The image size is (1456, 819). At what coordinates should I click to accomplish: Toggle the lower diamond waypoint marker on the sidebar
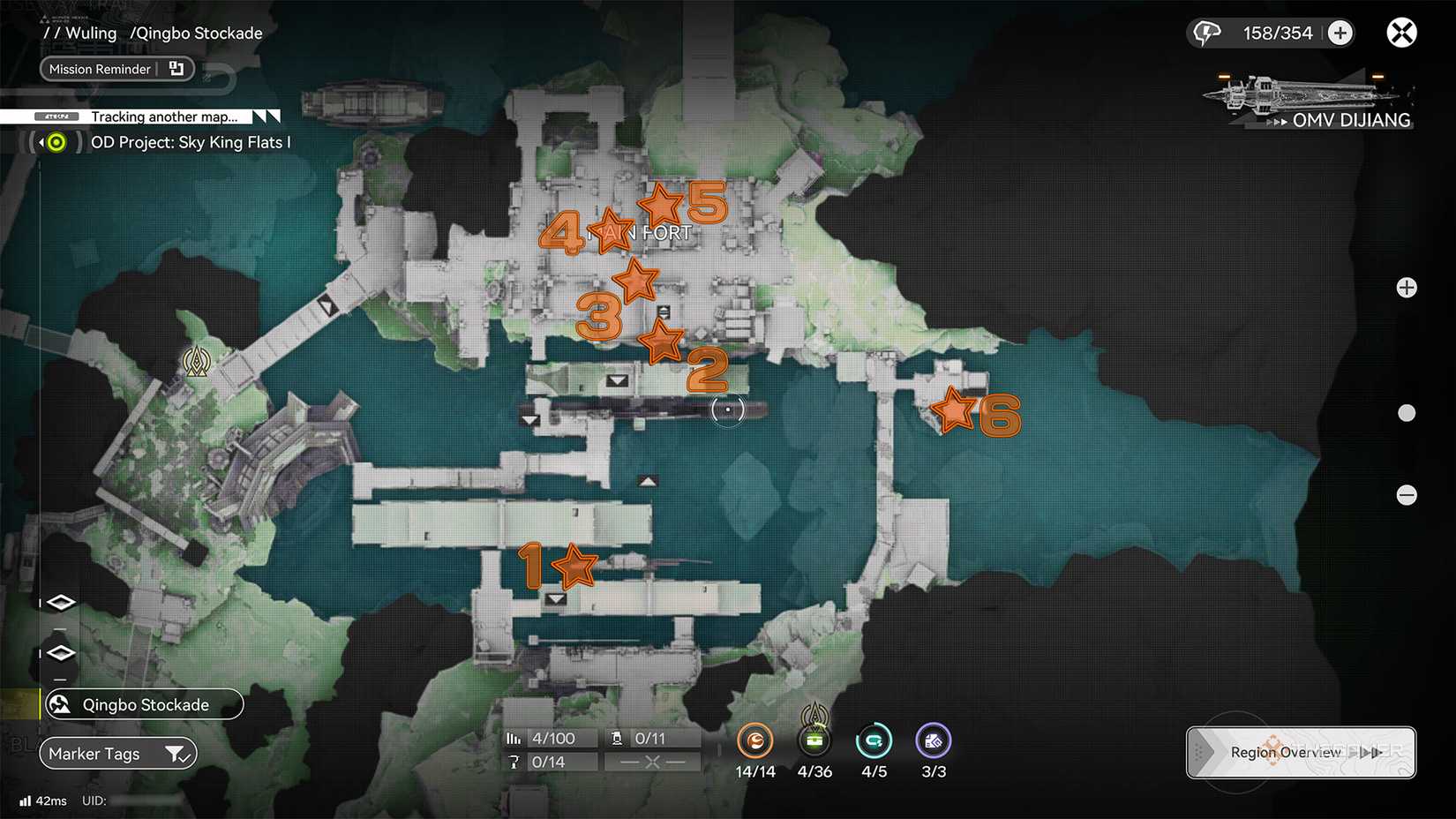[x=60, y=652]
